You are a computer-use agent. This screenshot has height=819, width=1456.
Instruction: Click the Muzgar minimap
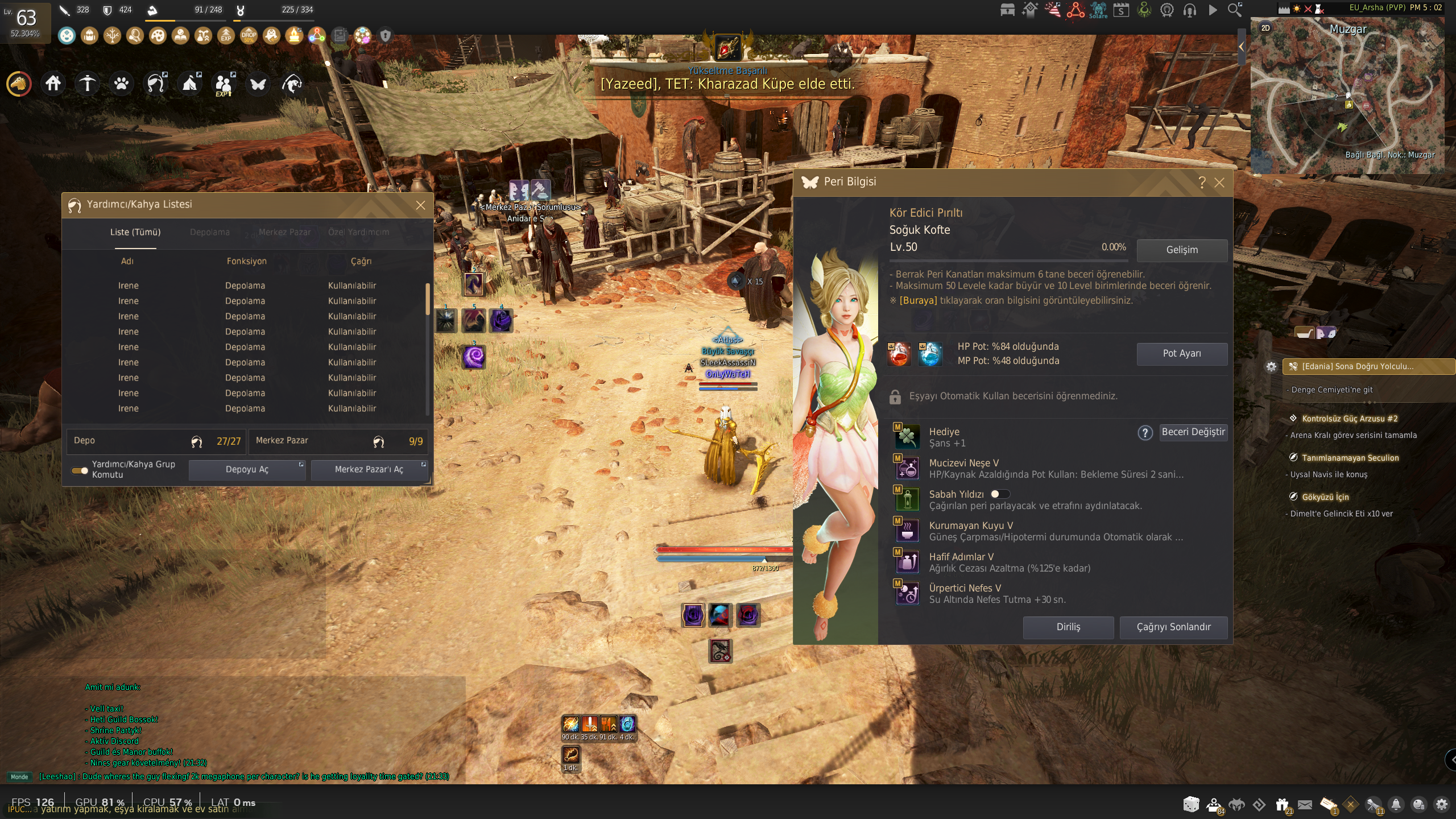pos(1348,97)
